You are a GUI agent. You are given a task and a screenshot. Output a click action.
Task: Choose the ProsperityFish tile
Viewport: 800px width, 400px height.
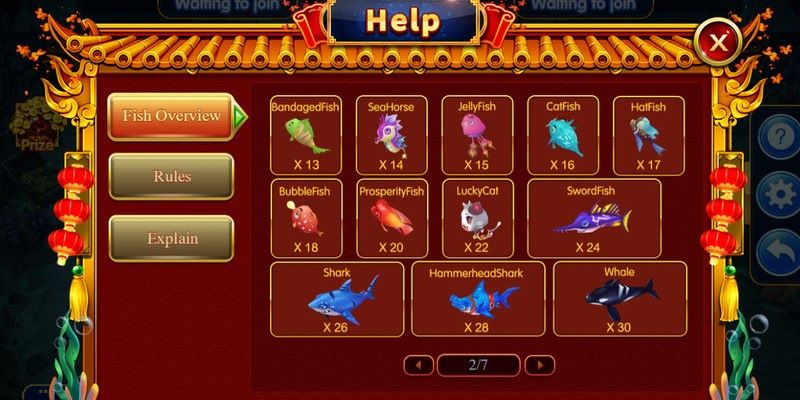coord(391,217)
